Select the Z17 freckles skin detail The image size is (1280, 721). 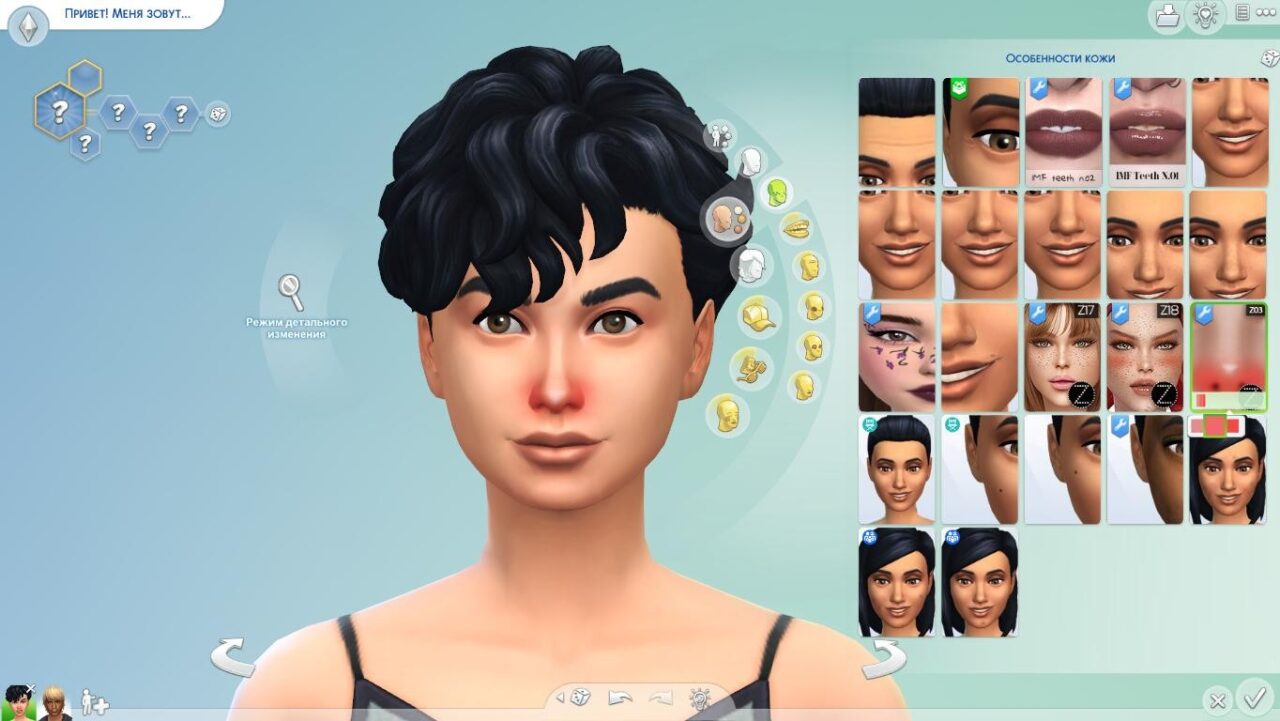coord(1062,357)
